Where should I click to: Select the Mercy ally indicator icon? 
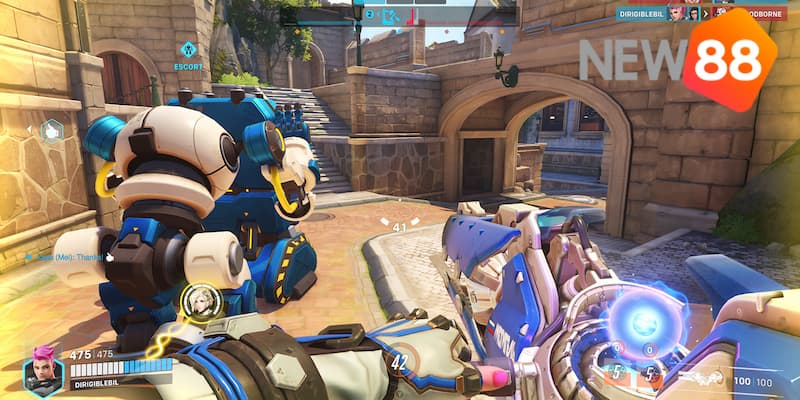(201, 301)
